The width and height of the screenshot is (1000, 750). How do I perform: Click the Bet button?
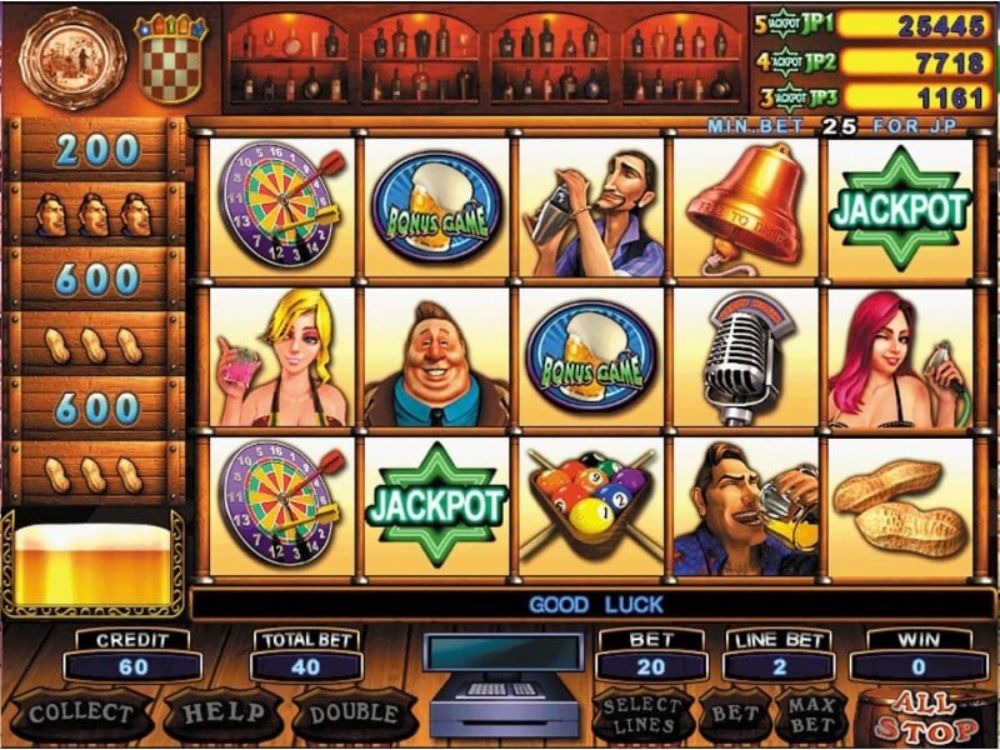735,714
